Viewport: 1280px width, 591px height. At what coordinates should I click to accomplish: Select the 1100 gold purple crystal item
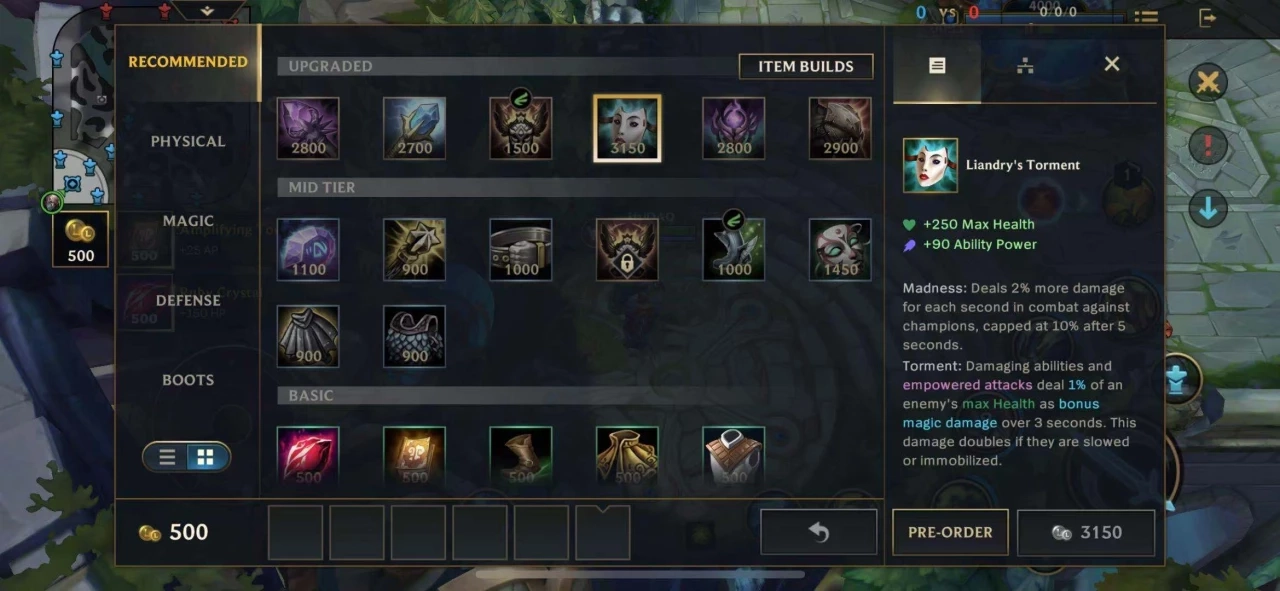tap(308, 249)
